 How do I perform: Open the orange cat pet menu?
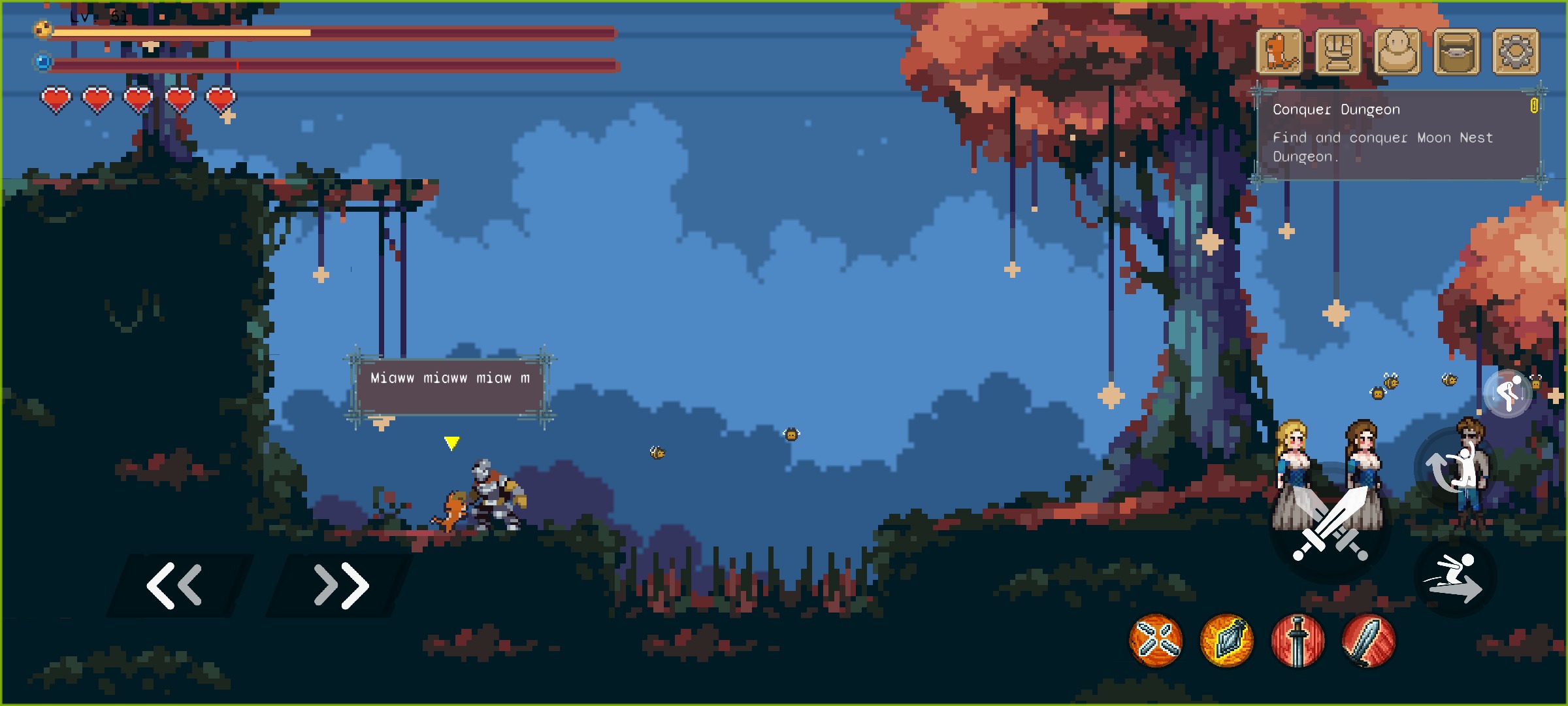coord(1279,52)
